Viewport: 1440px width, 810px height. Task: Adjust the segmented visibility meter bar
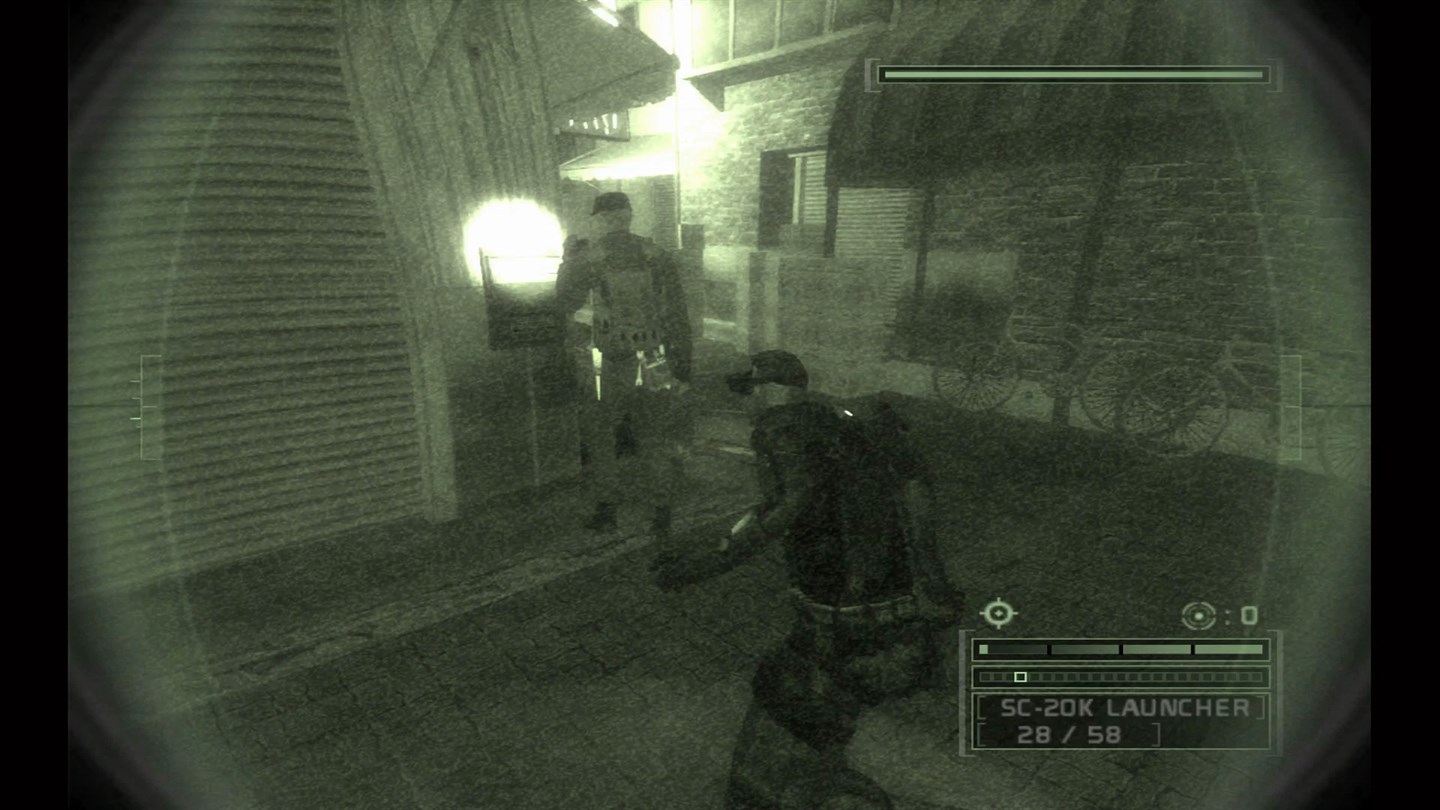click(1120, 649)
